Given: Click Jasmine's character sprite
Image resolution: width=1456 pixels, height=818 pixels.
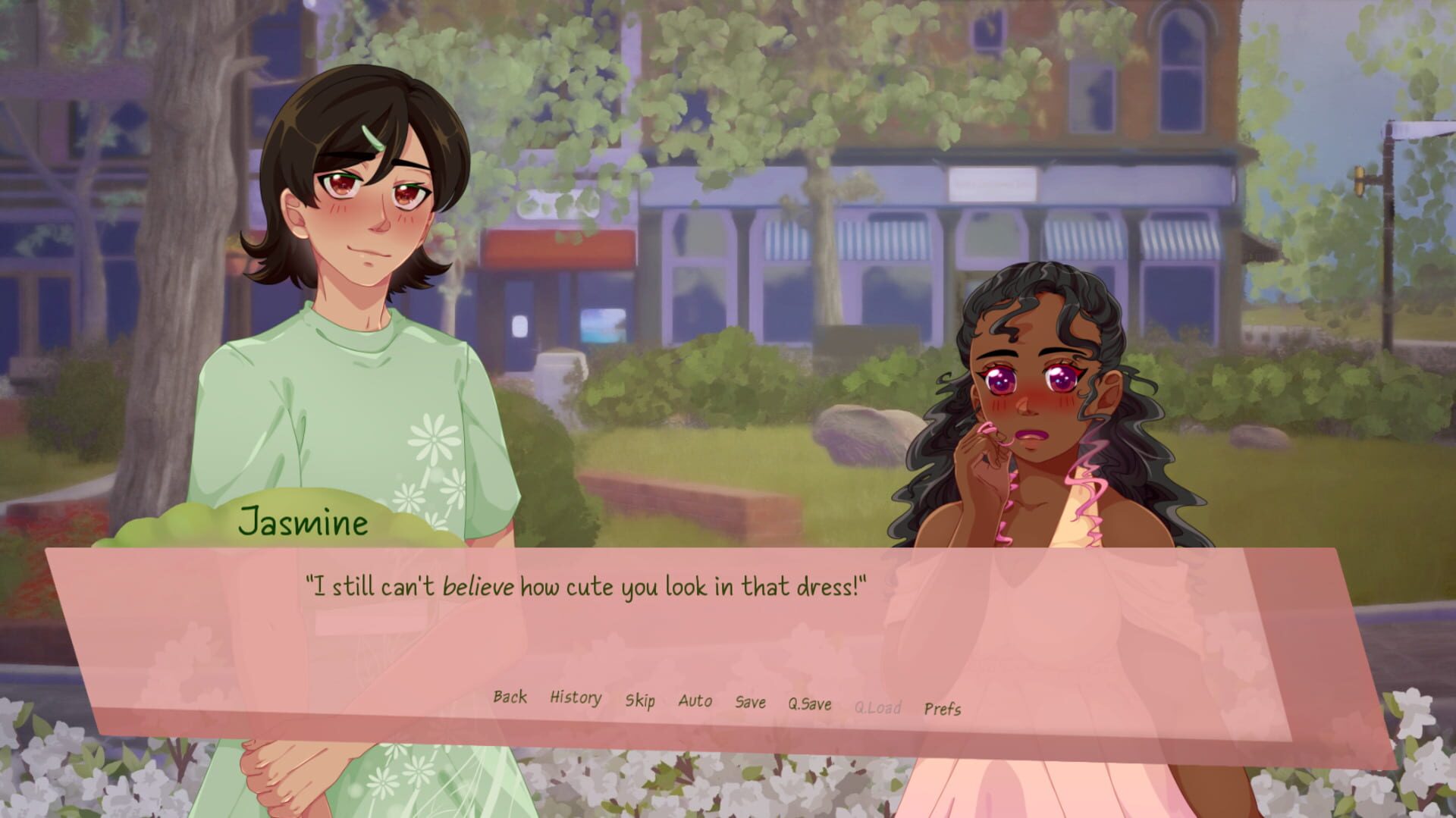Looking at the screenshot, I should [356, 303].
